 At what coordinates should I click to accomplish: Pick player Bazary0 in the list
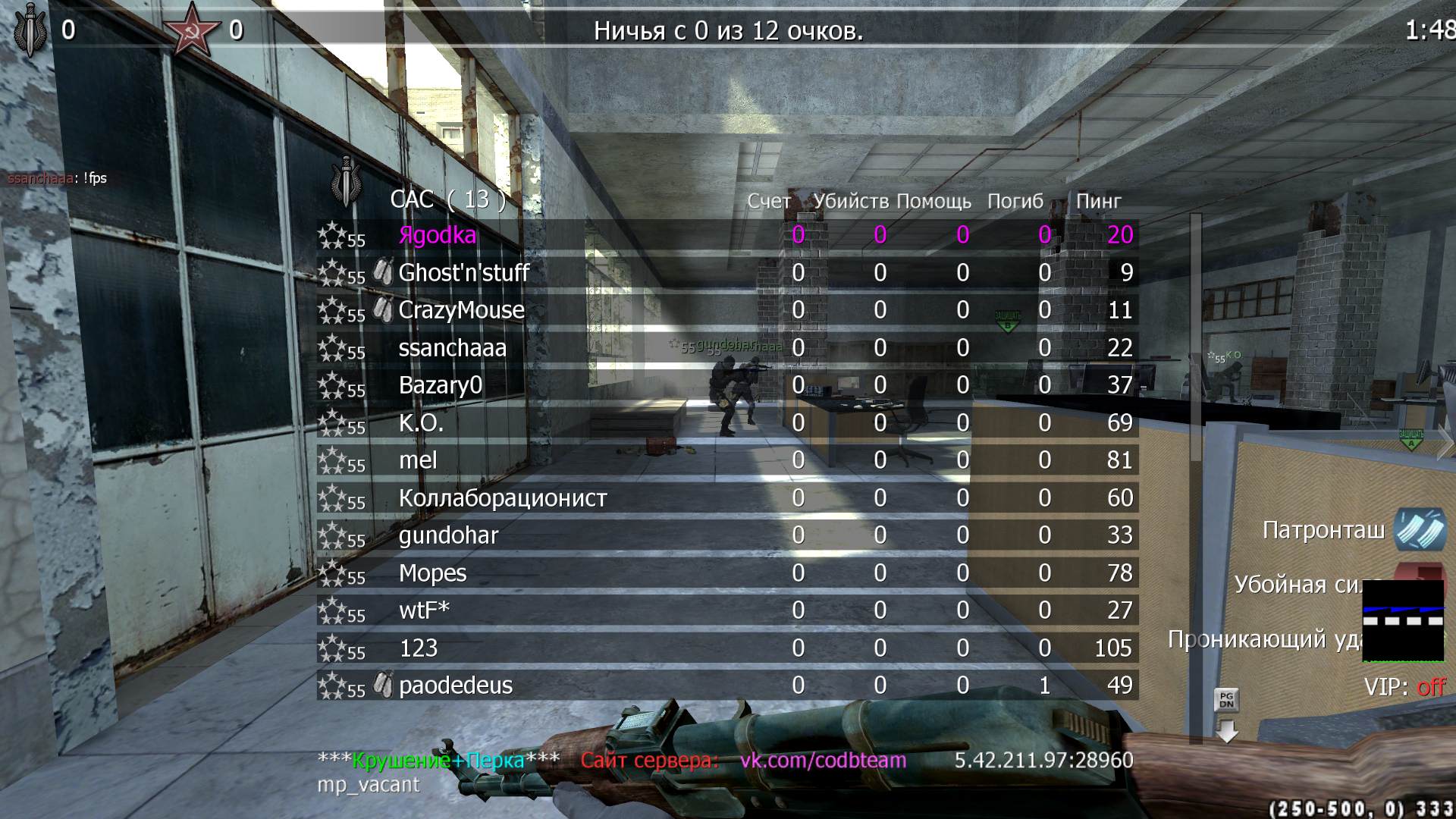[x=440, y=385]
